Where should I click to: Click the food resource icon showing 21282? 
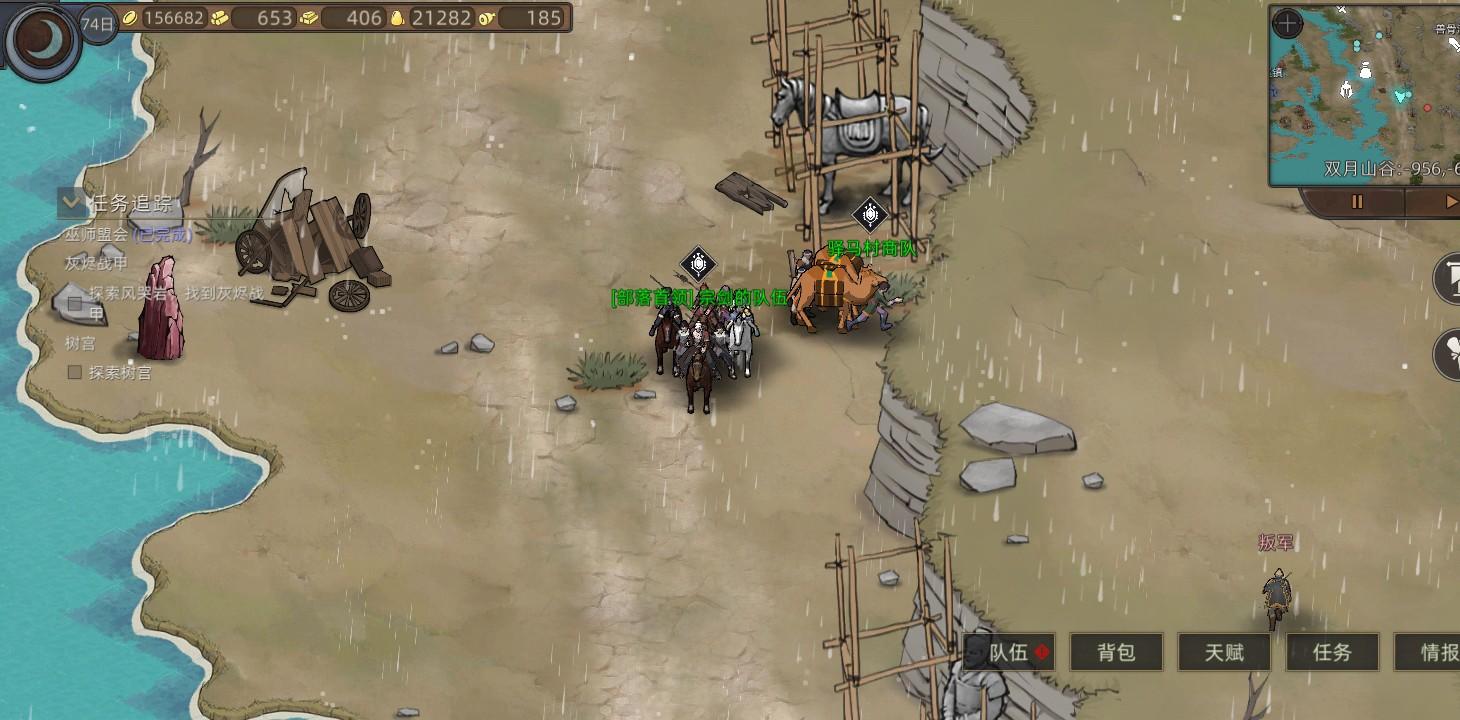tap(398, 18)
